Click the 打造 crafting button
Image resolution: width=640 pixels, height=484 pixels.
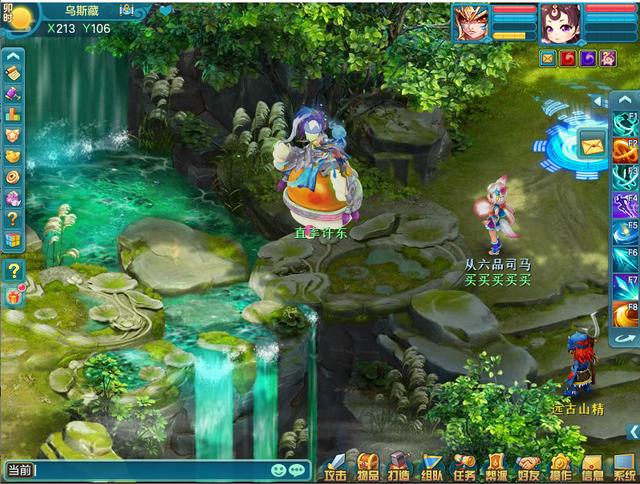coord(399,467)
